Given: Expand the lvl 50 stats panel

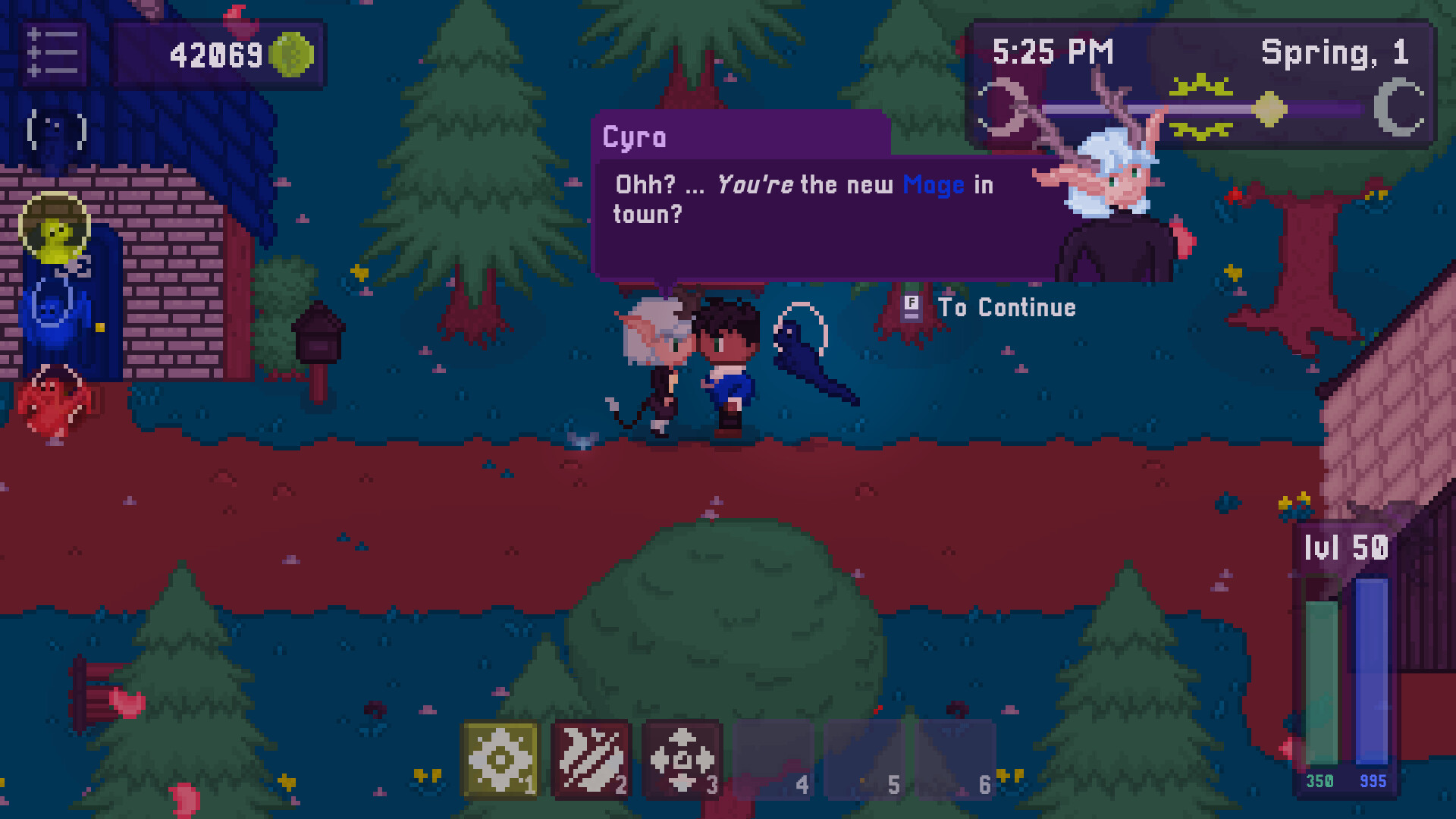Looking at the screenshot, I should (1346, 548).
